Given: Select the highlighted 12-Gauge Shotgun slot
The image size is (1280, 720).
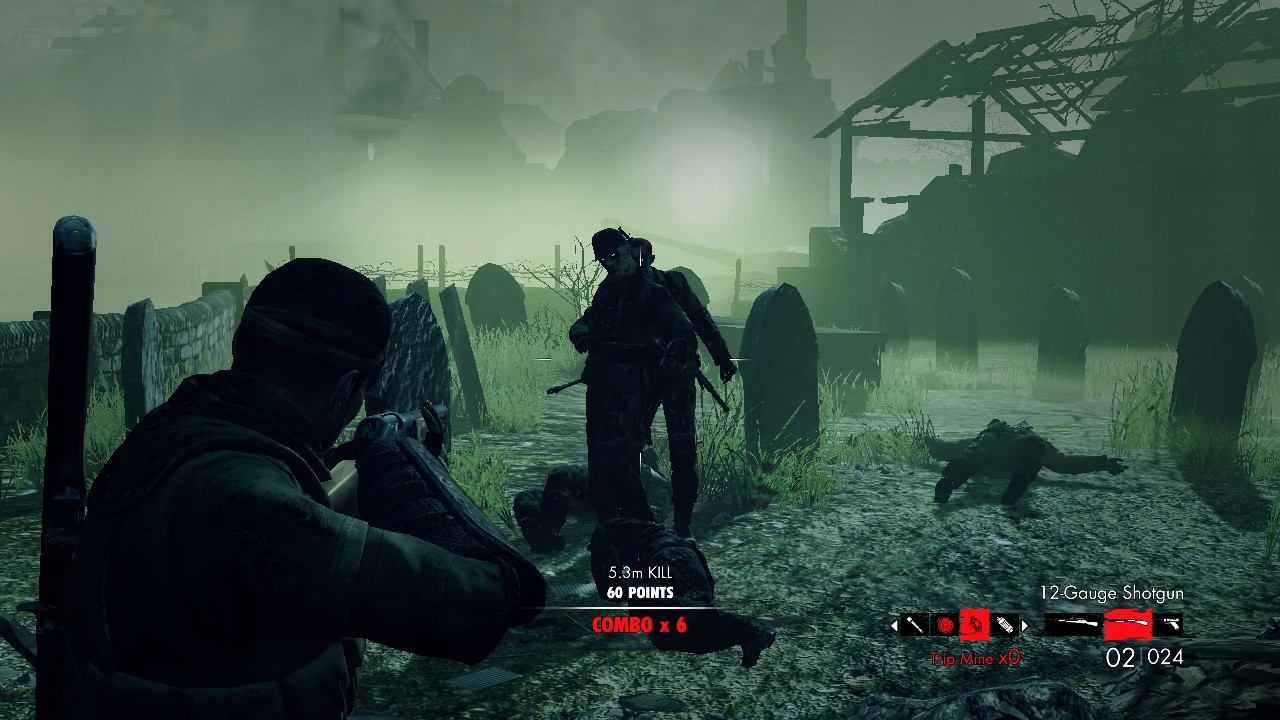Looking at the screenshot, I should (x=1127, y=625).
